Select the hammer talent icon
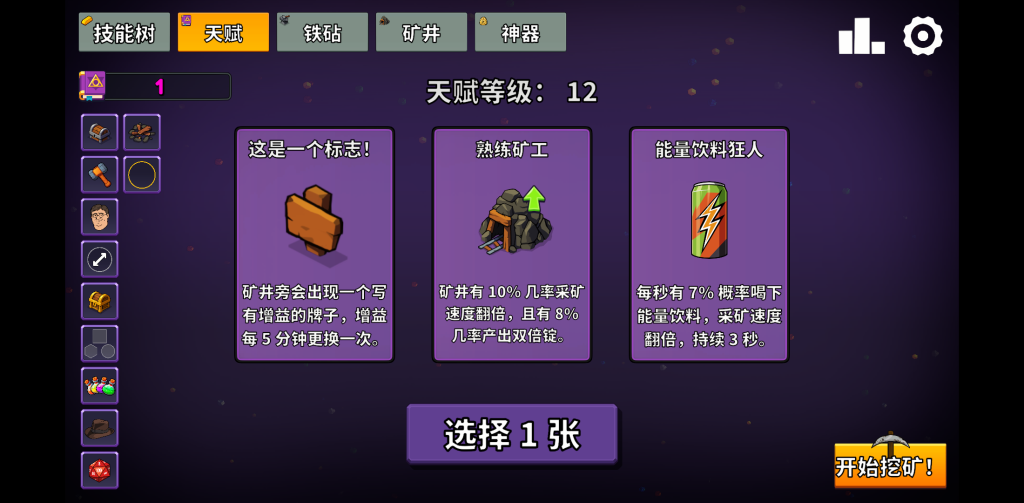Image resolution: width=1024 pixels, height=503 pixels. click(100, 175)
